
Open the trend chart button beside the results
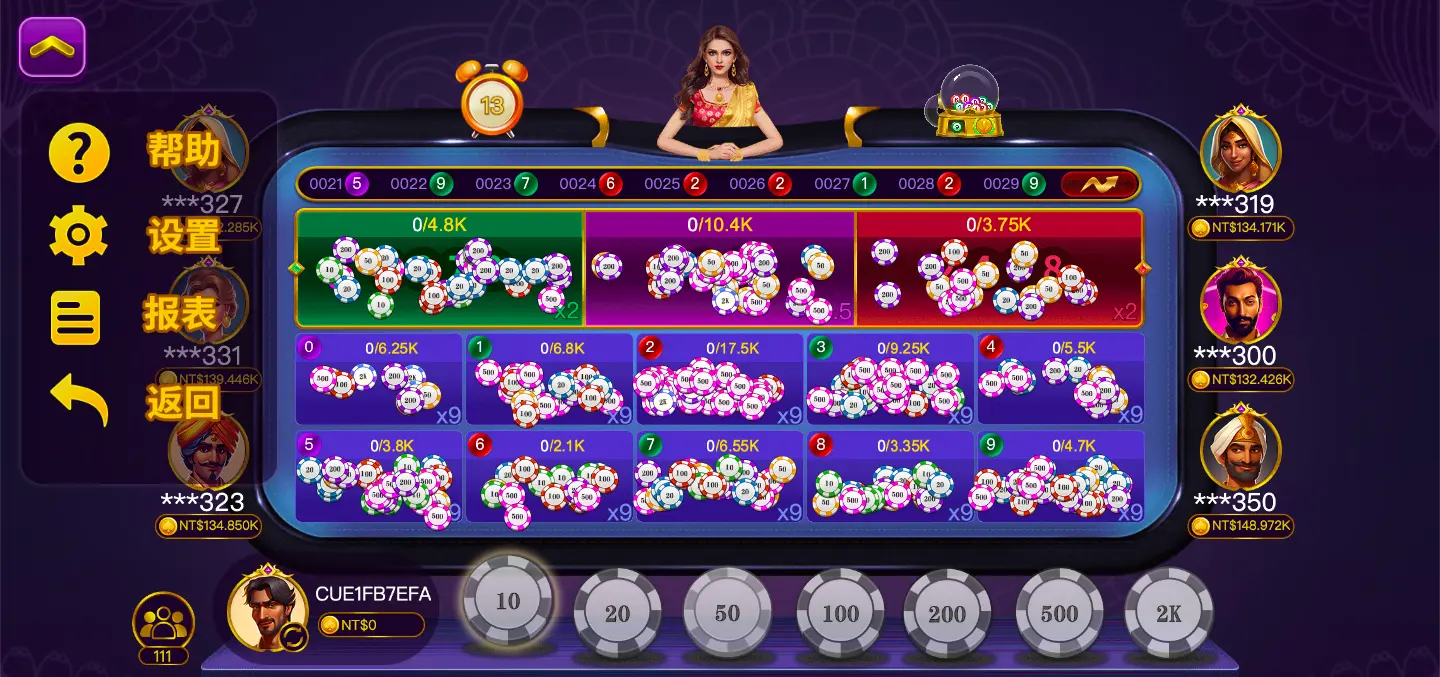(1099, 184)
